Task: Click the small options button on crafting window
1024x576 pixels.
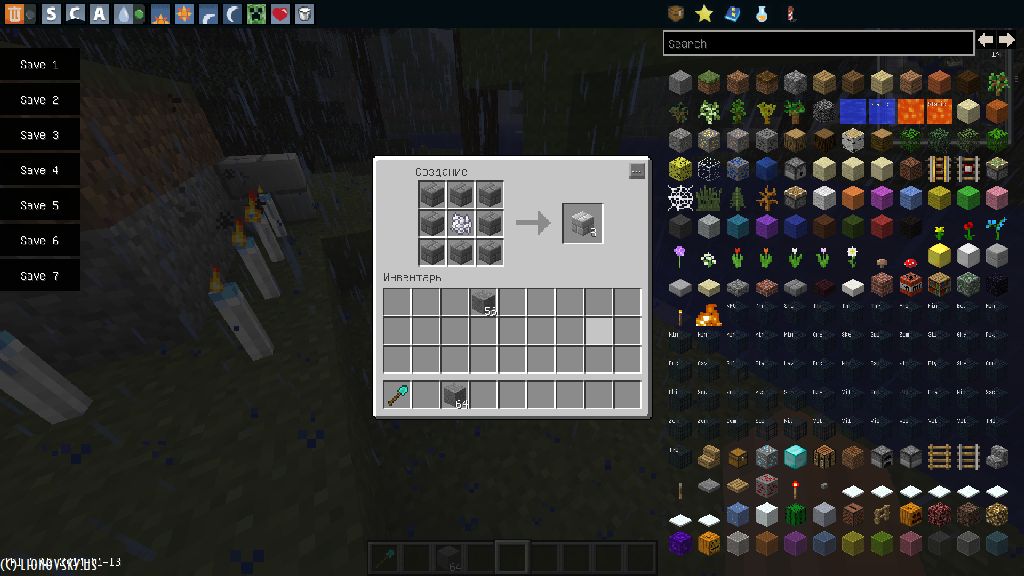Action: tap(637, 171)
